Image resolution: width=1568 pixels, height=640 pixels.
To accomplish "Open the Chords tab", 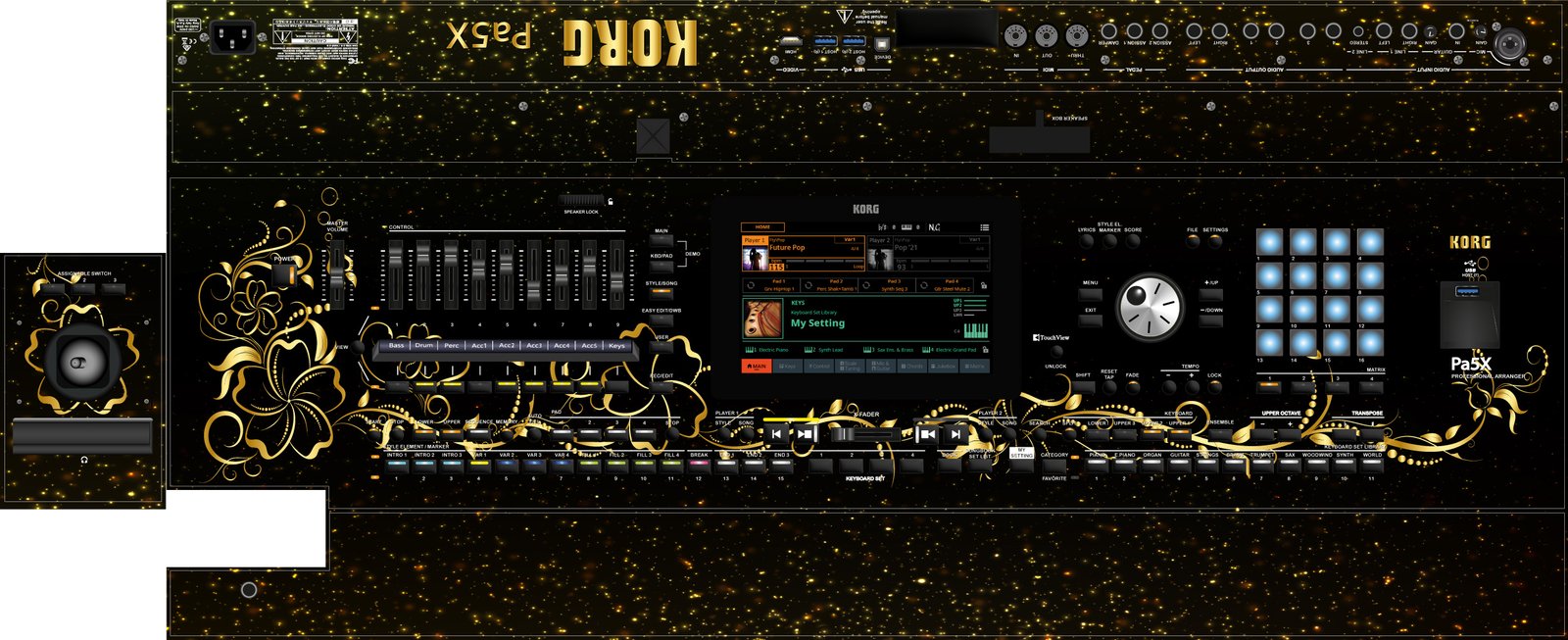I will (x=912, y=367).
